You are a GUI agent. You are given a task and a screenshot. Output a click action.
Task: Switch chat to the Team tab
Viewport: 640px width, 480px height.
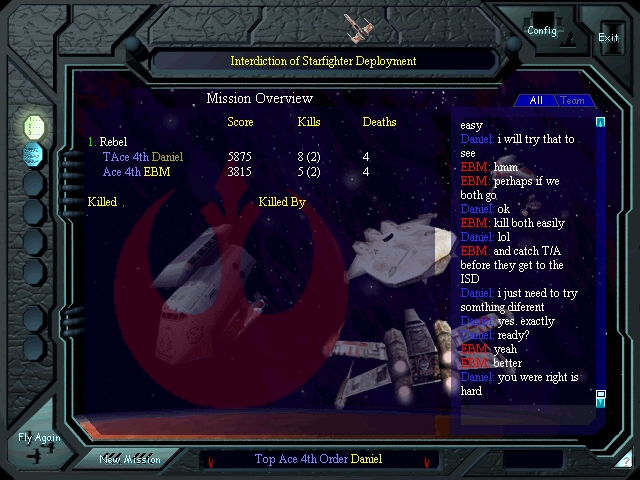573,101
